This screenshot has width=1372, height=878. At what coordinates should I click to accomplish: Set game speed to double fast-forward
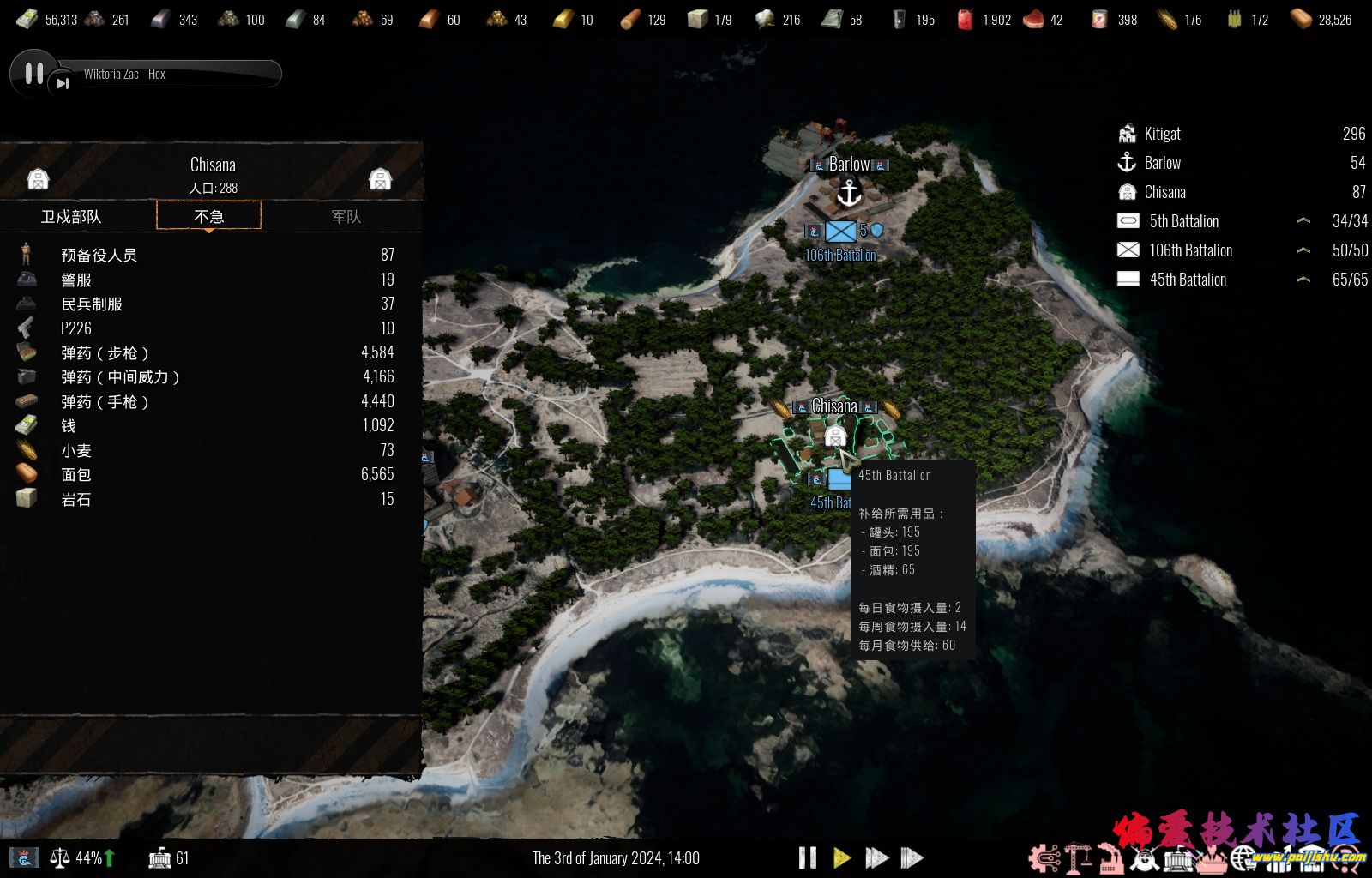tap(876, 857)
